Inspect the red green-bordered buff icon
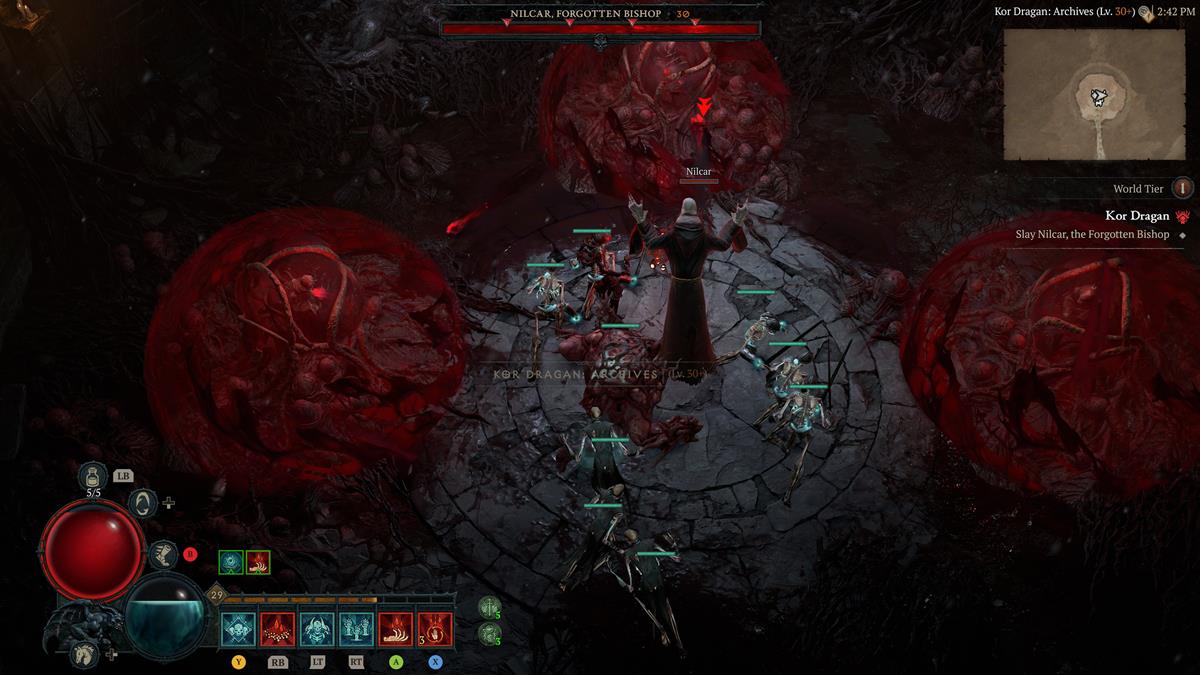1200x675 pixels. click(x=257, y=562)
